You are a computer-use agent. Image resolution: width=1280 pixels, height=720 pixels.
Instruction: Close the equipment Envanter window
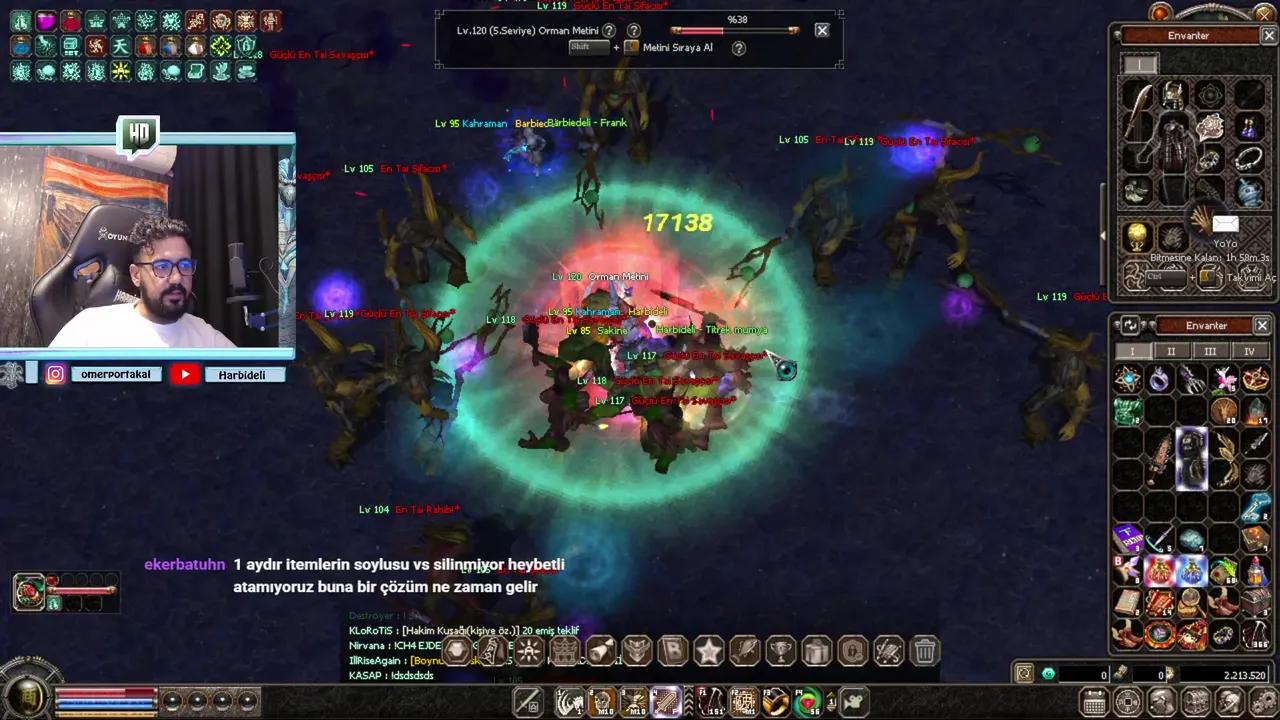(x=1268, y=36)
